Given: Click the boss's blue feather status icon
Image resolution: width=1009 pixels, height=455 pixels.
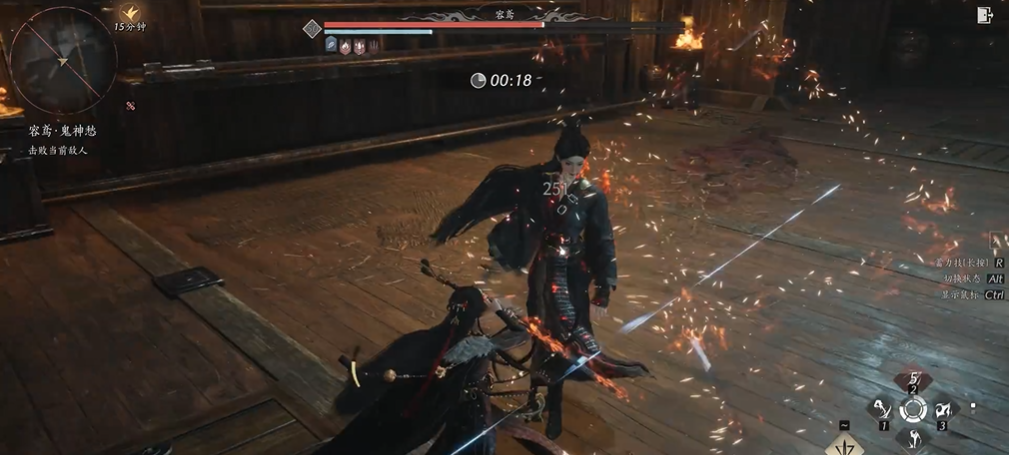Looking at the screenshot, I should tap(330, 45).
